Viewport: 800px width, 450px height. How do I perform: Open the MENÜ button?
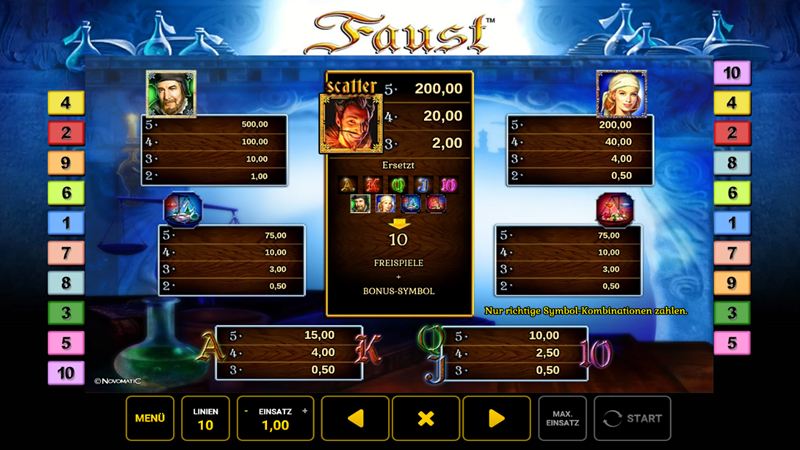pyautogui.click(x=149, y=419)
